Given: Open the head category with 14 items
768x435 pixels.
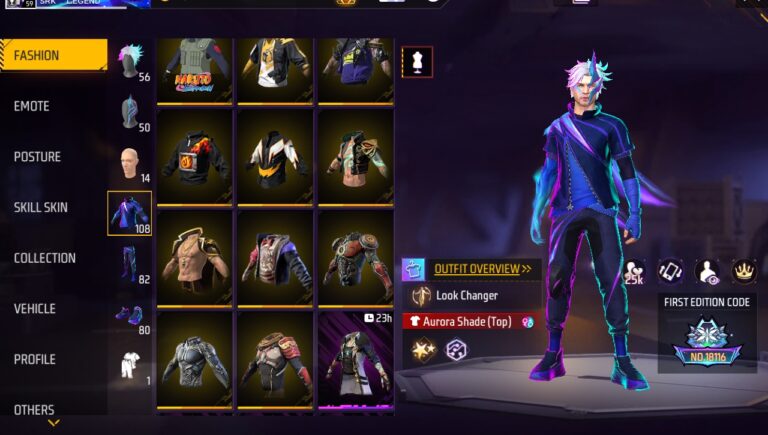Looking at the screenshot, I should [x=130, y=163].
